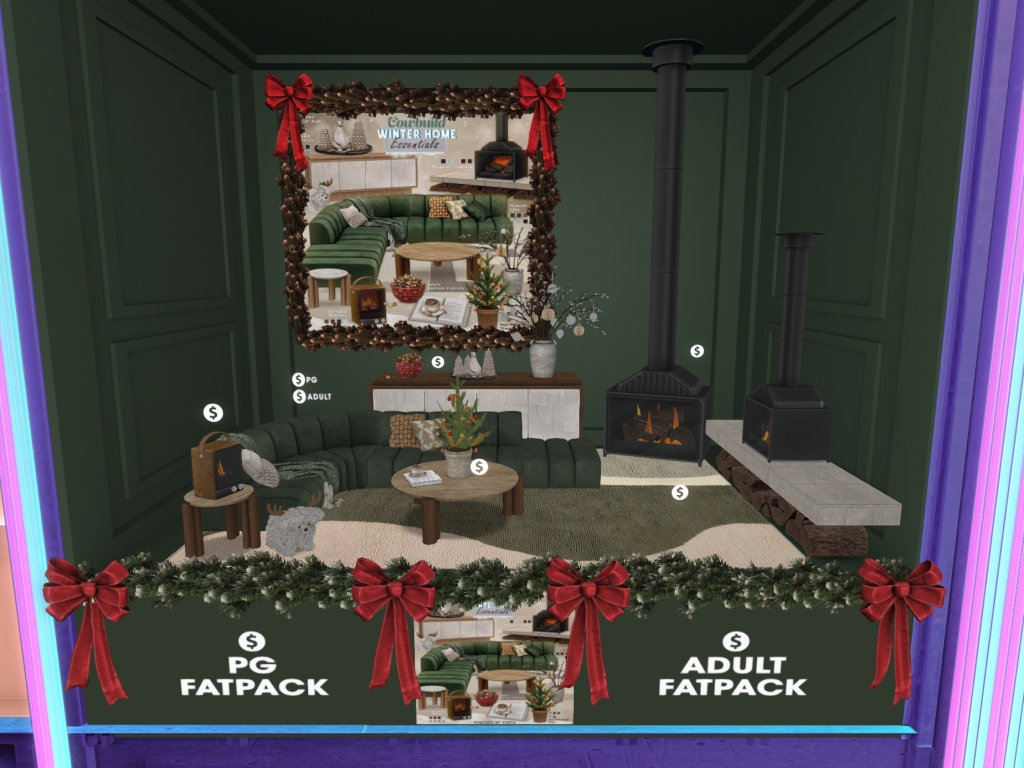Click dollar icon beside the large black stove
Viewport: 1024px width, 768px height.
pos(697,351)
